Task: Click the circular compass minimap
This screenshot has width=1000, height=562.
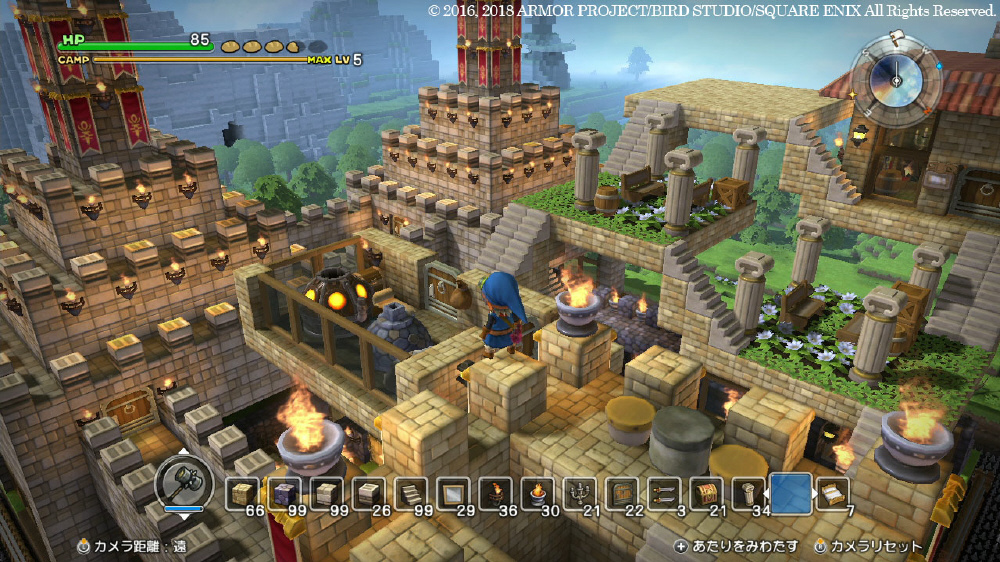Action: (895, 83)
